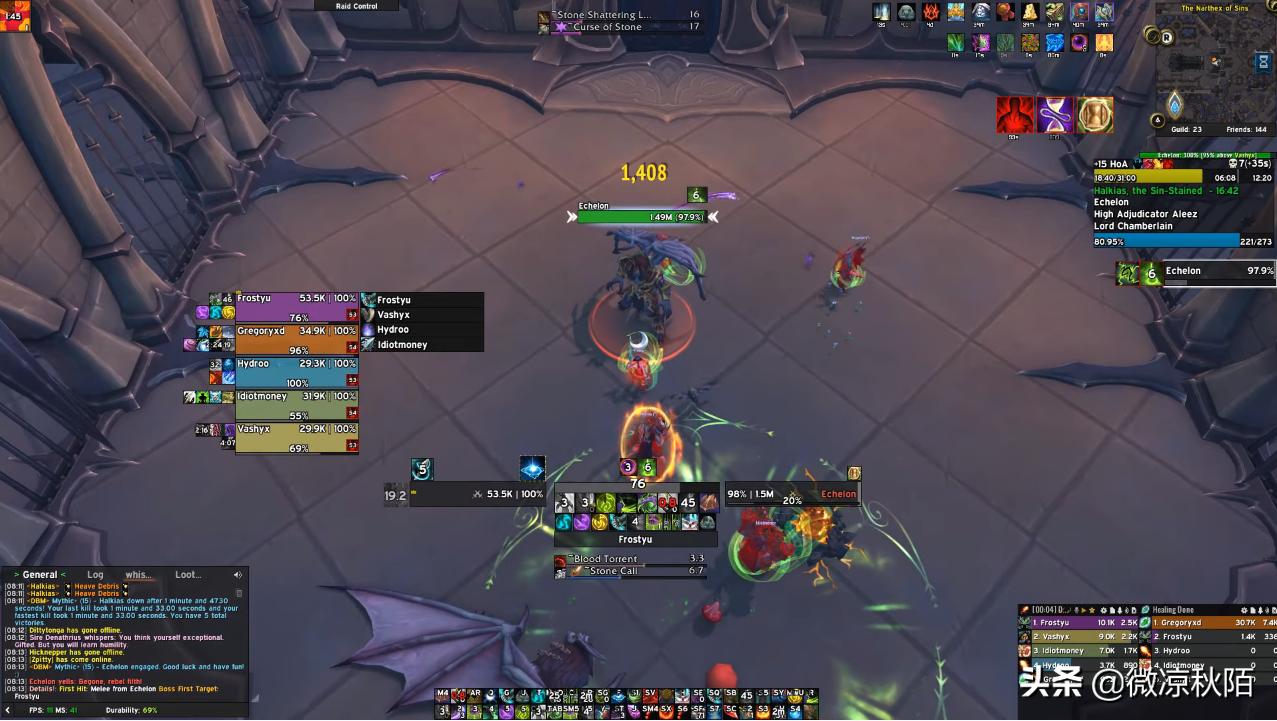Open the Log chat tab

[x=95, y=575]
